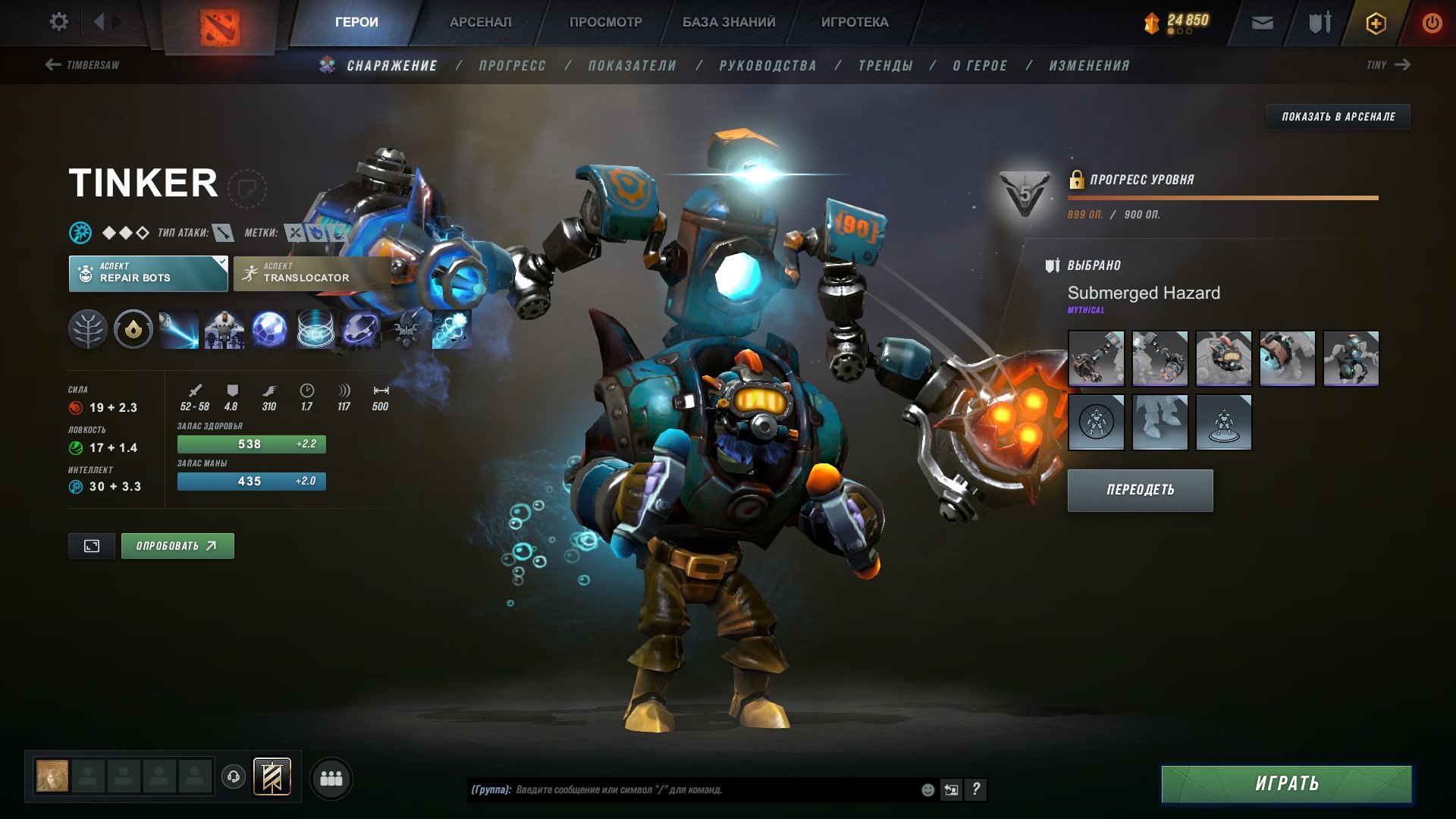Open the mail notifications icon
Image resolution: width=1456 pixels, height=819 pixels.
pos(1262,22)
